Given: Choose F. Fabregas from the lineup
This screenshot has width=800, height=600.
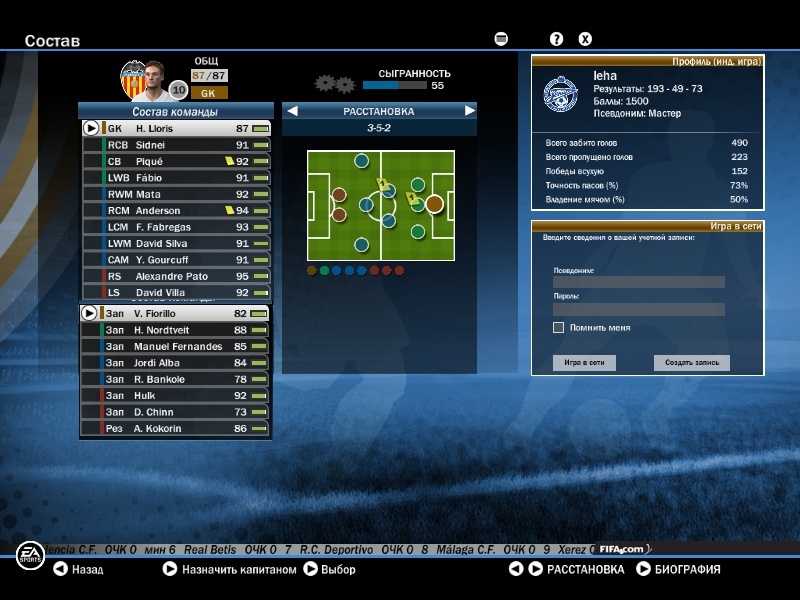Looking at the screenshot, I should (x=175, y=227).
